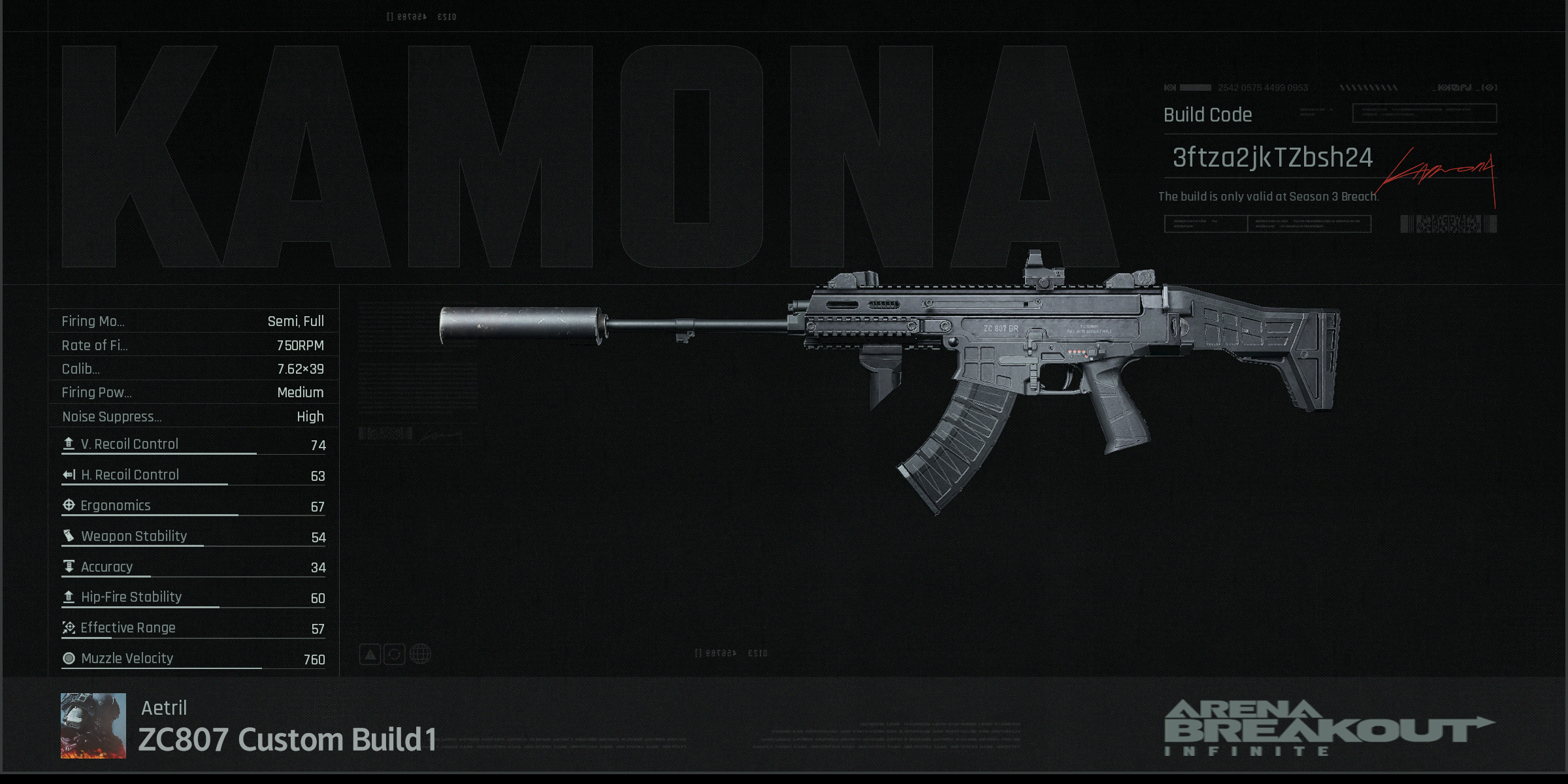Click the warning triangle icon
This screenshot has width=1568, height=784.
point(370,654)
